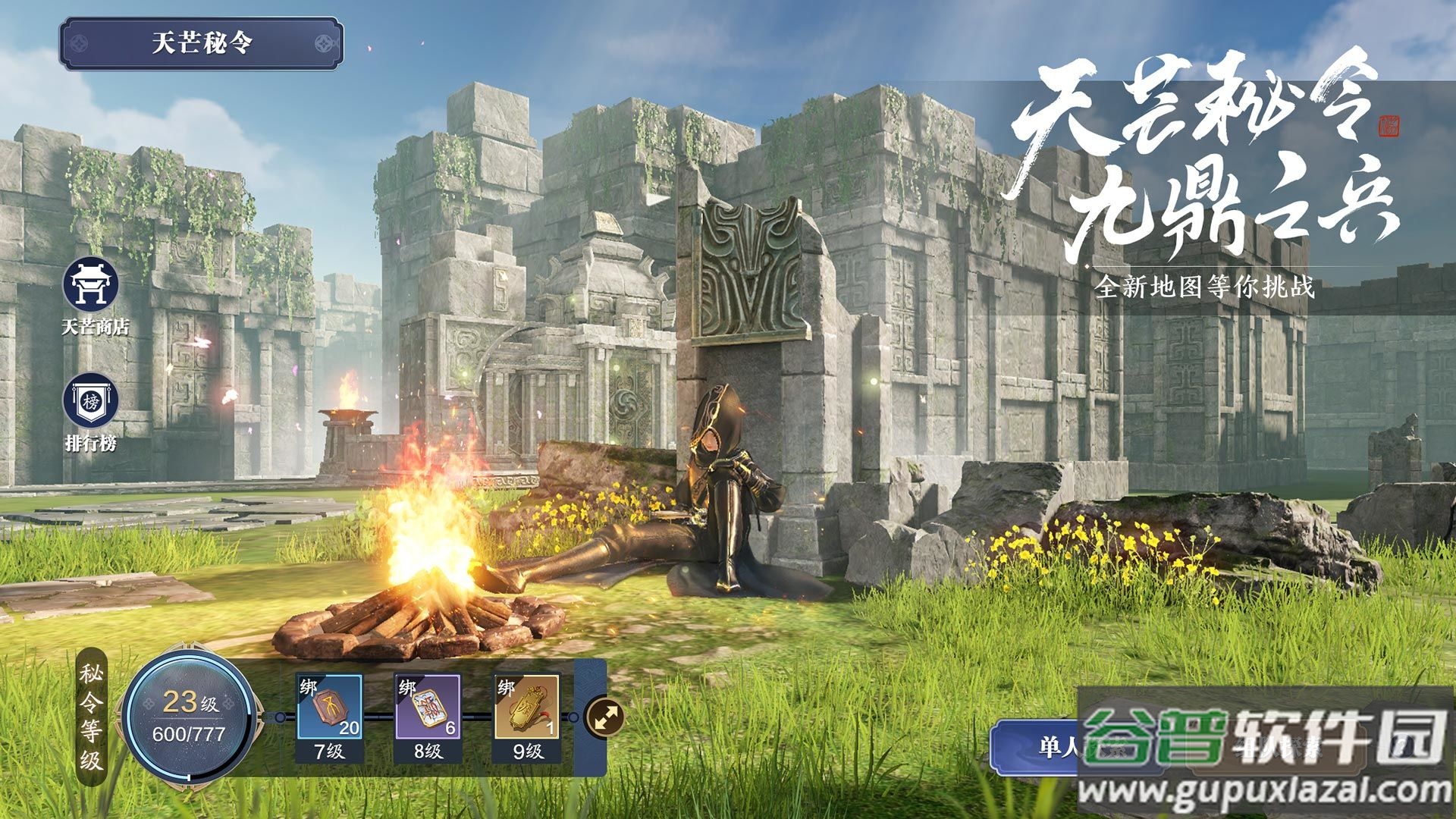The width and height of the screenshot is (1456, 819).
Task: Select the level 9 golden token reward
Action: pos(527,708)
